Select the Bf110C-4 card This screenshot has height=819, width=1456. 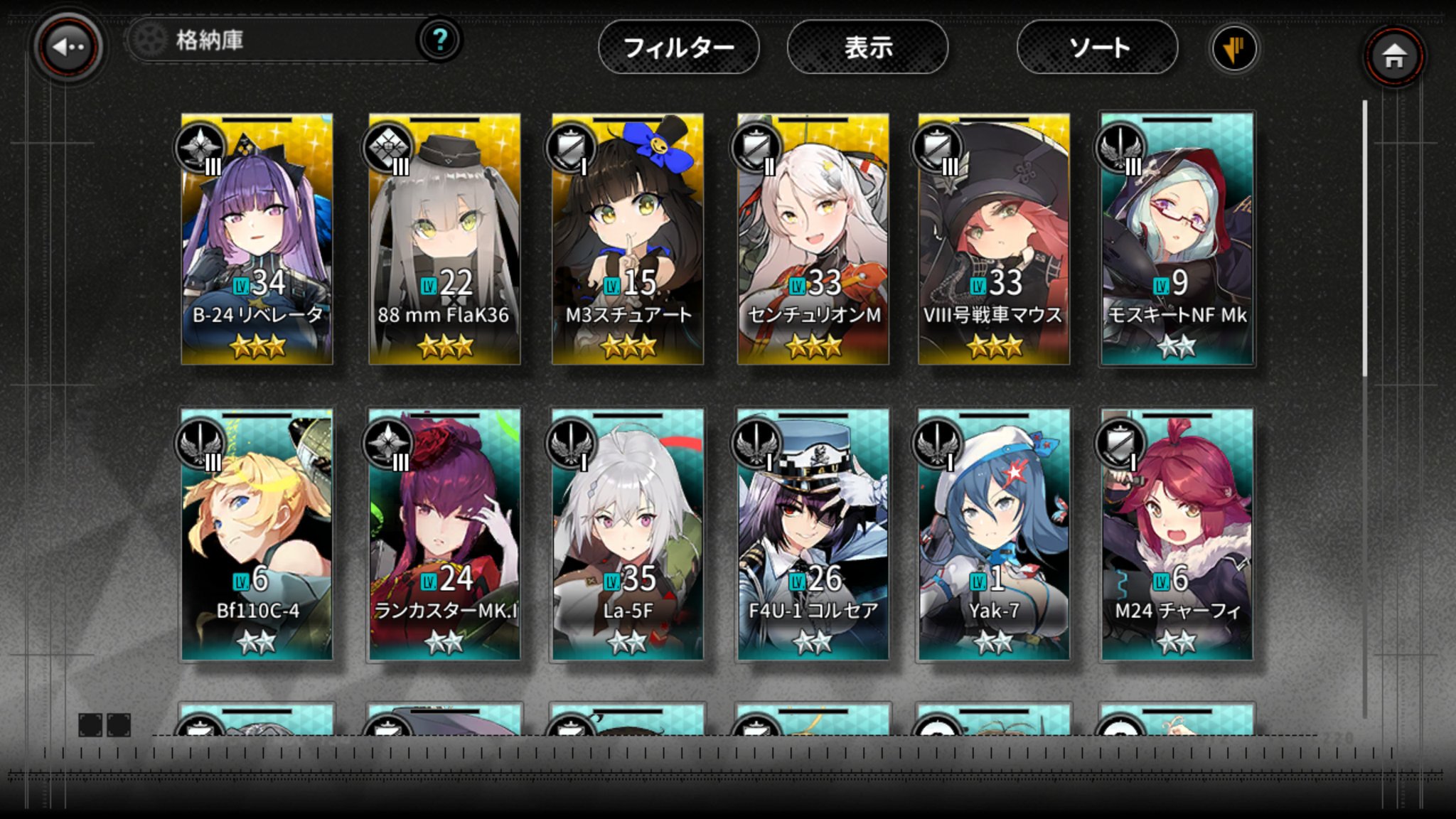257,535
